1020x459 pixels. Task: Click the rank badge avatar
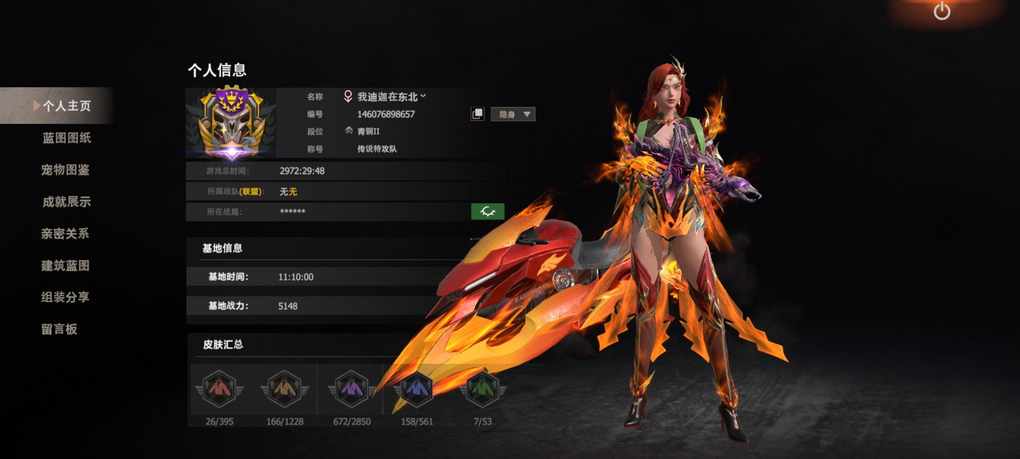[x=232, y=124]
